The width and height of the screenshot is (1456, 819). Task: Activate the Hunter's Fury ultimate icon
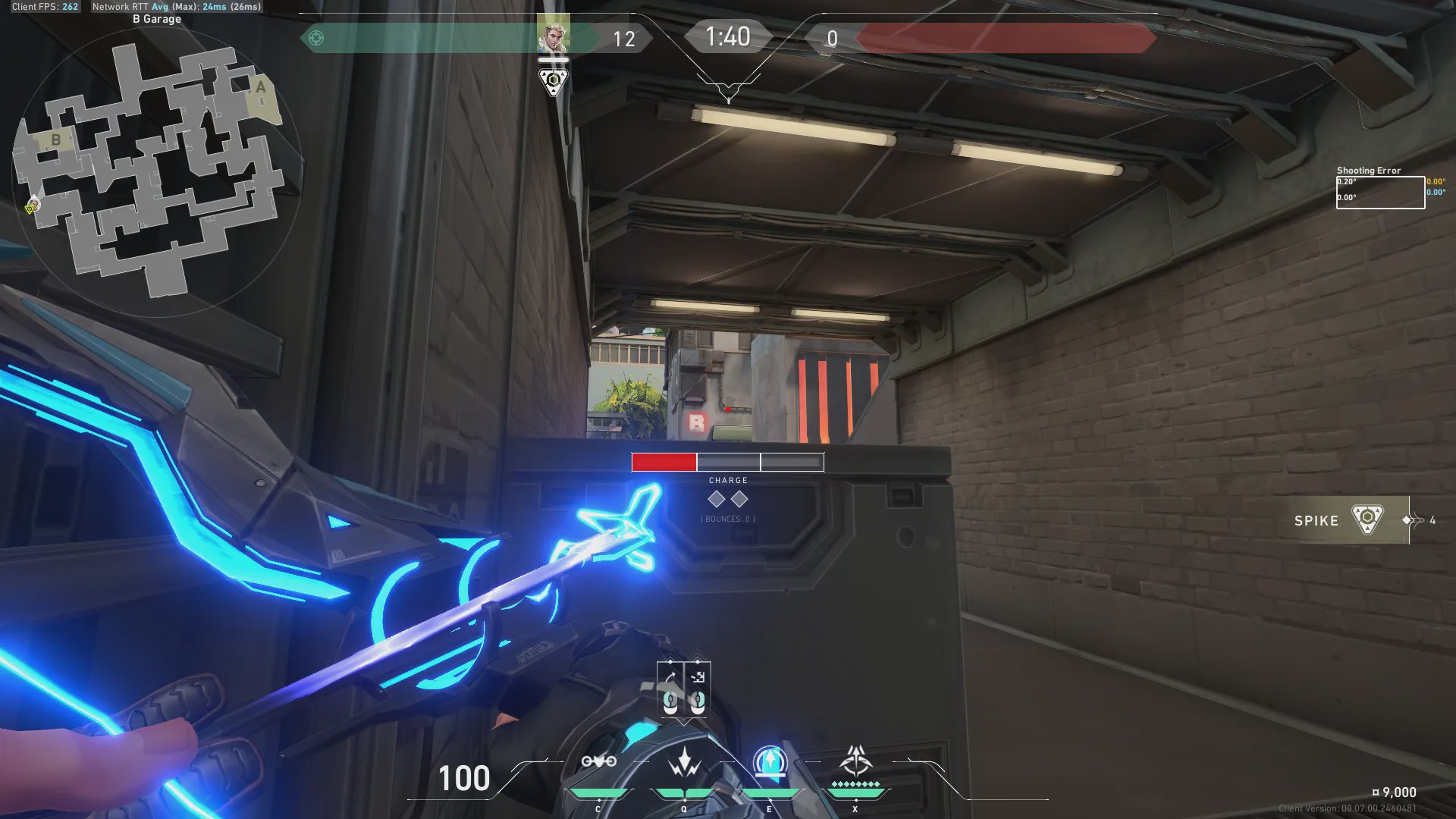click(x=855, y=760)
